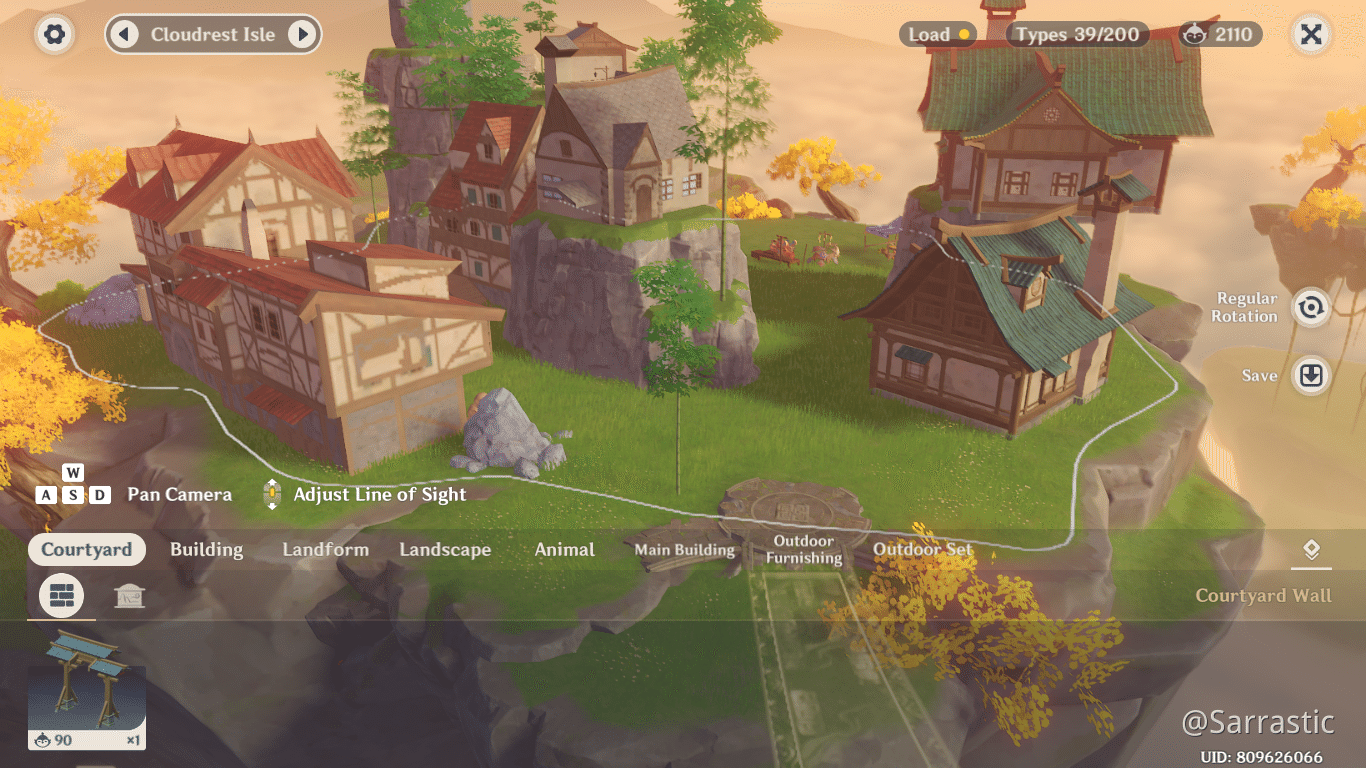Select the courtyard wall brick subcategory icon
This screenshot has width=1366, height=768.
coord(61,596)
